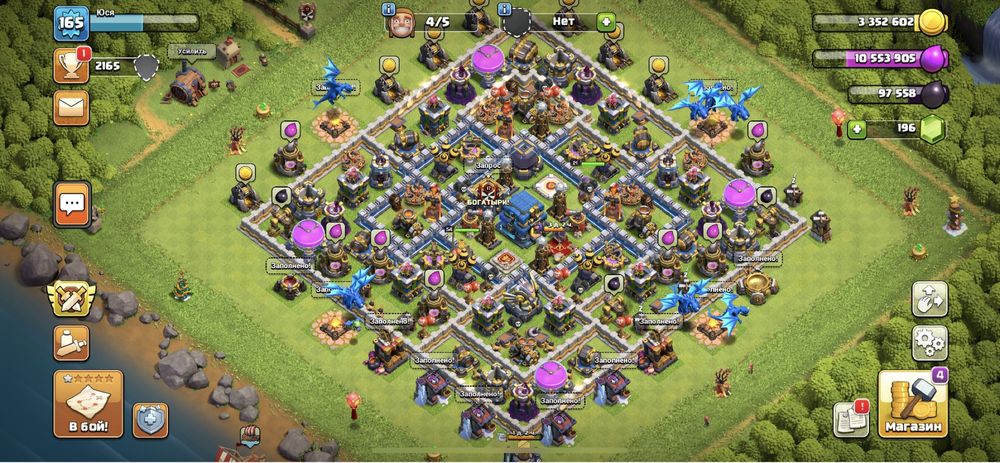1000x463 pixels.
Task: Open the trophy leaderboard button
Action: 71,66
